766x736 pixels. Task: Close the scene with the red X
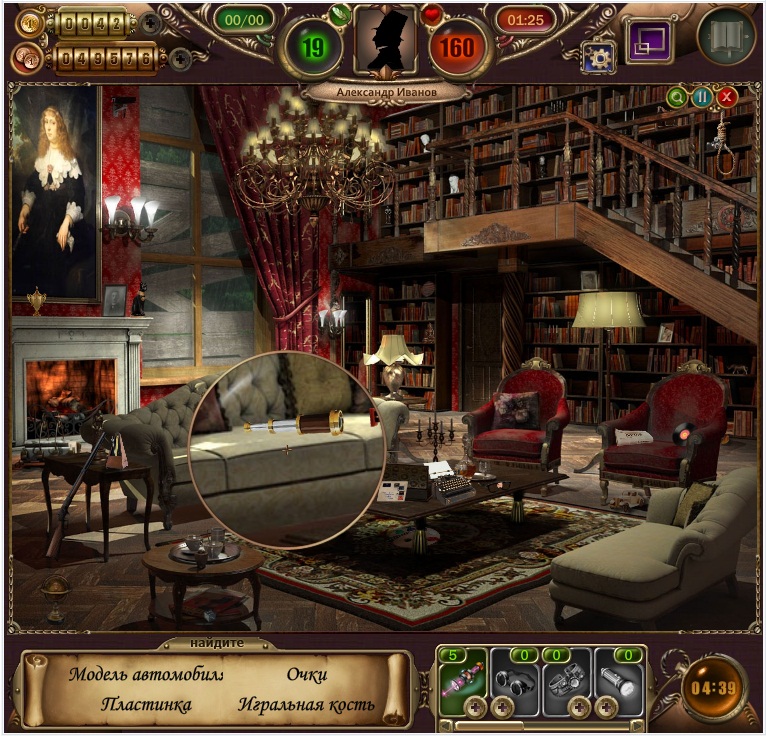point(727,97)
